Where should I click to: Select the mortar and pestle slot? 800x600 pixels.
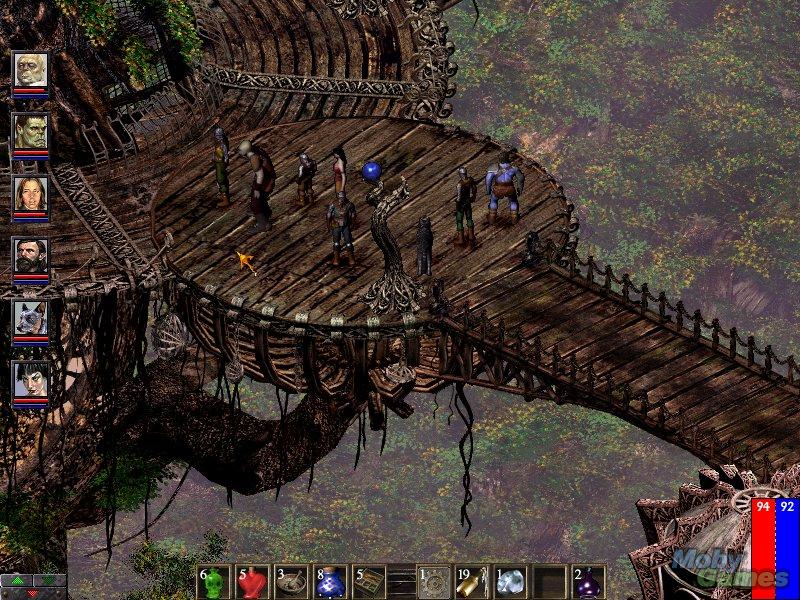coord(291,582)
